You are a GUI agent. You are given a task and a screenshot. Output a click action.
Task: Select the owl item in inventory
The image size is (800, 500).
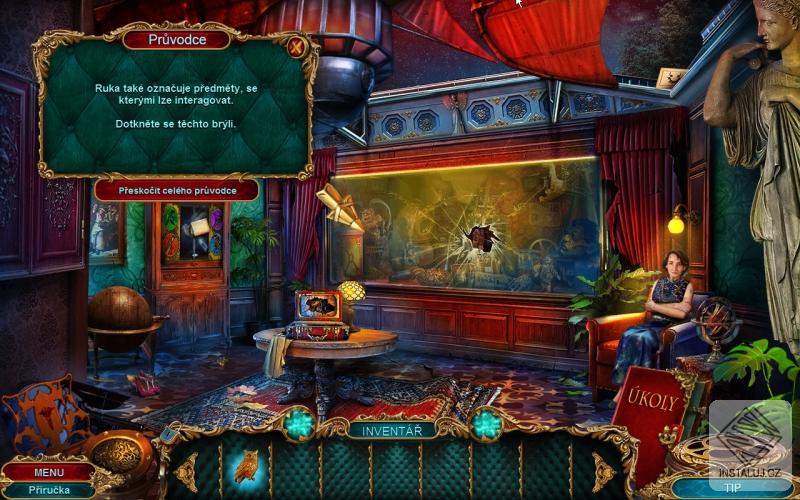coord(246,466)
